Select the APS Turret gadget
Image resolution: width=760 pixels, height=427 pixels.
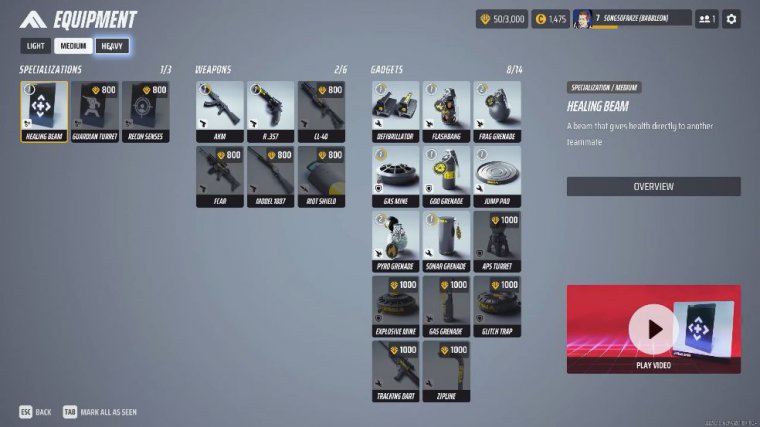[x=497, y=241]
